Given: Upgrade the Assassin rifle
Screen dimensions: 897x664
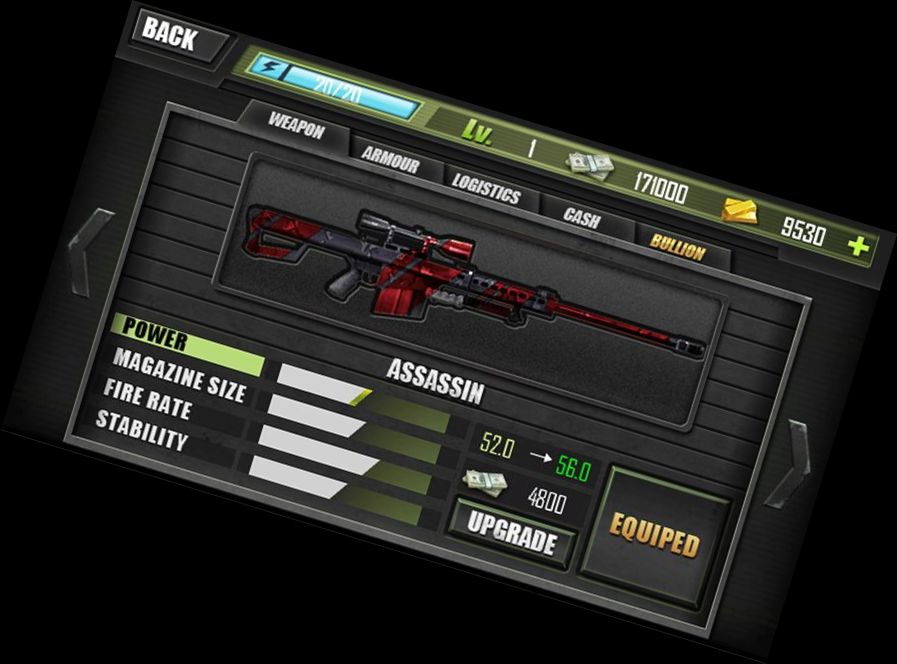Looking at the screenshot, I should tap(511, 534).
